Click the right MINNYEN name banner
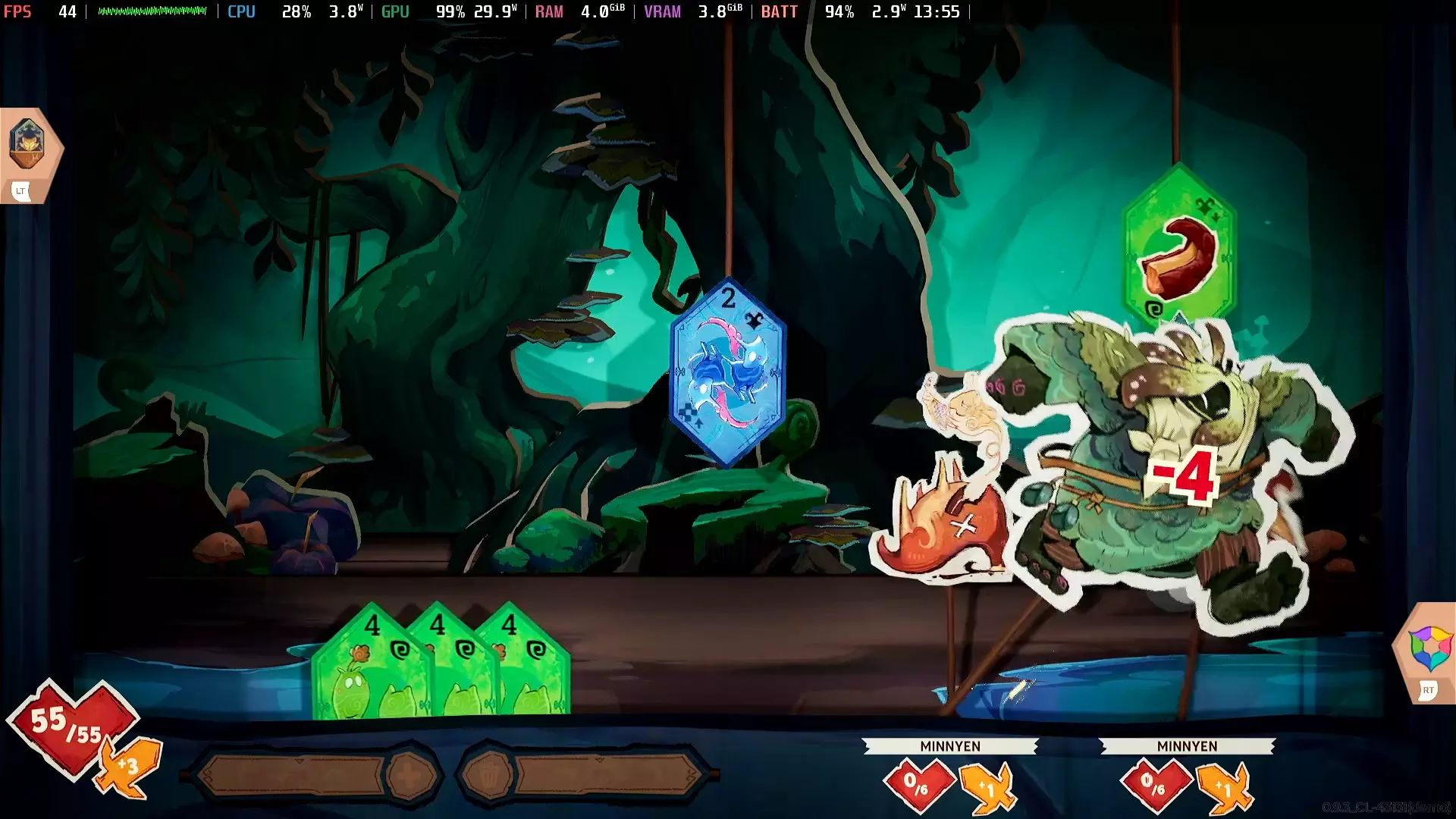The height and width of the screenshot is (819, 1456). point(1189,746)
